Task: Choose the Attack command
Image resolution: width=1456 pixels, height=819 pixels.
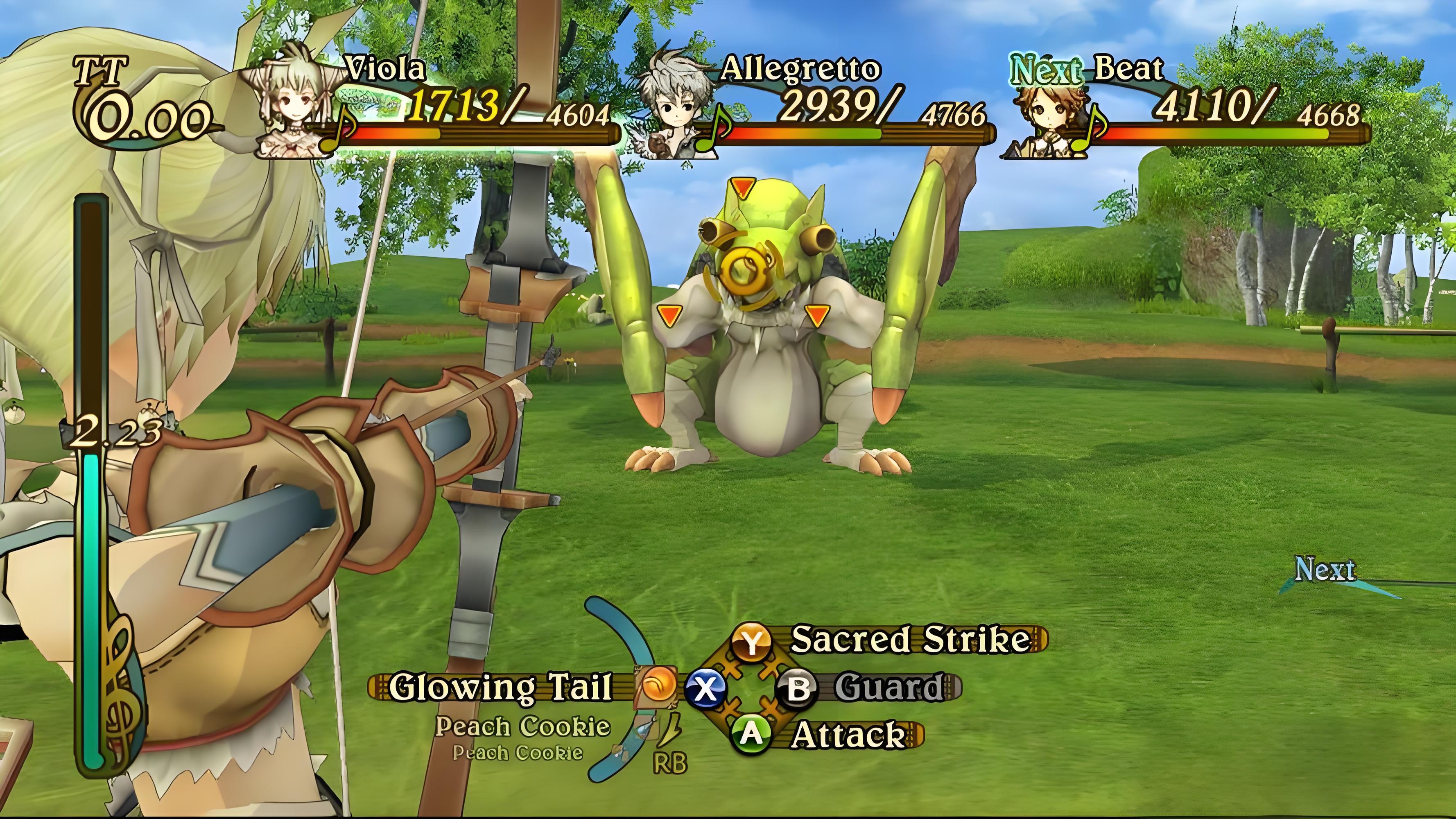Action: coord(848,735)
